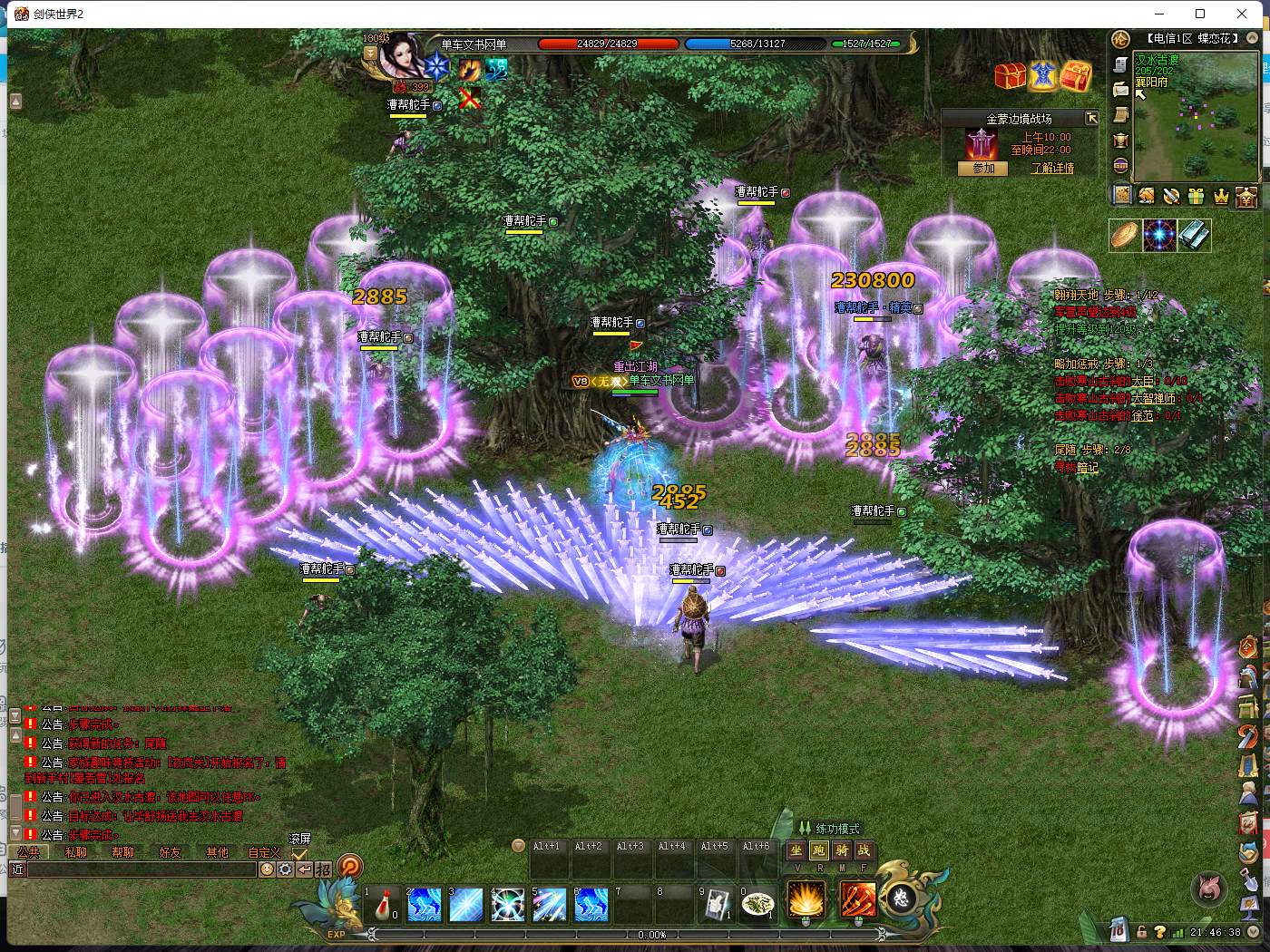1270x952 pixels.
Task: Select the 坐 sit mode button
Action: pos(796,850)
